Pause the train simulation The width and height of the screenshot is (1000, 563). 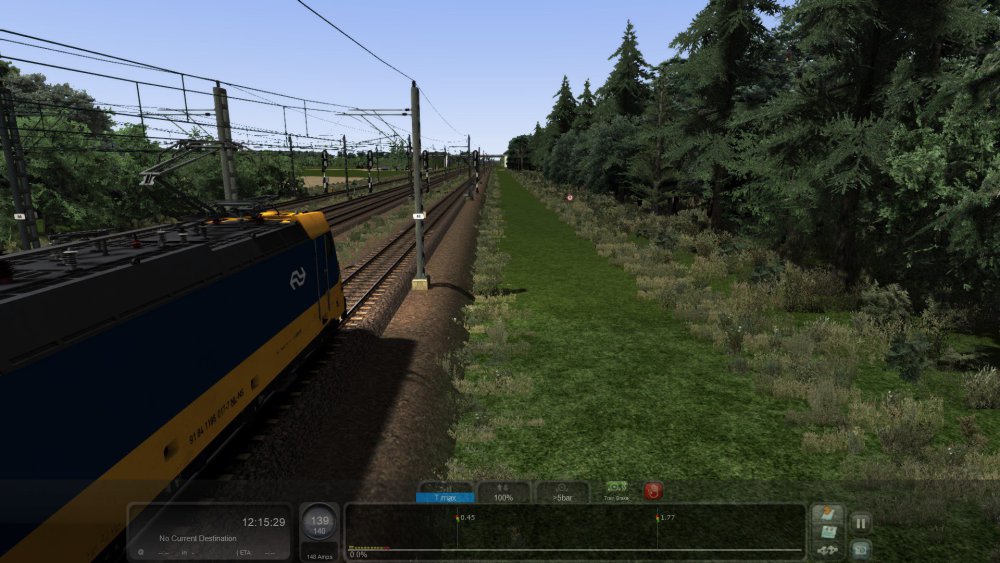point(860,521)
